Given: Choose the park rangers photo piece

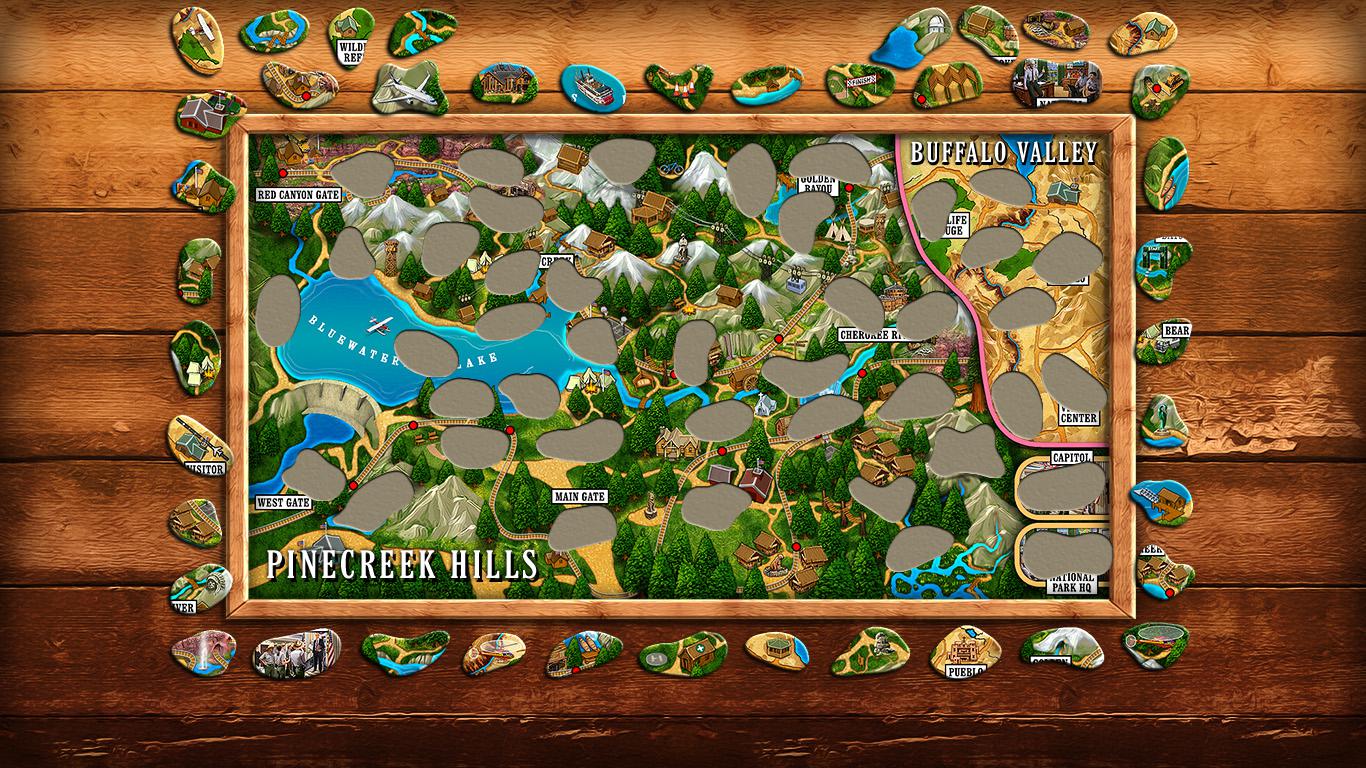Looking at the screenshot, I should click(295, 651).
